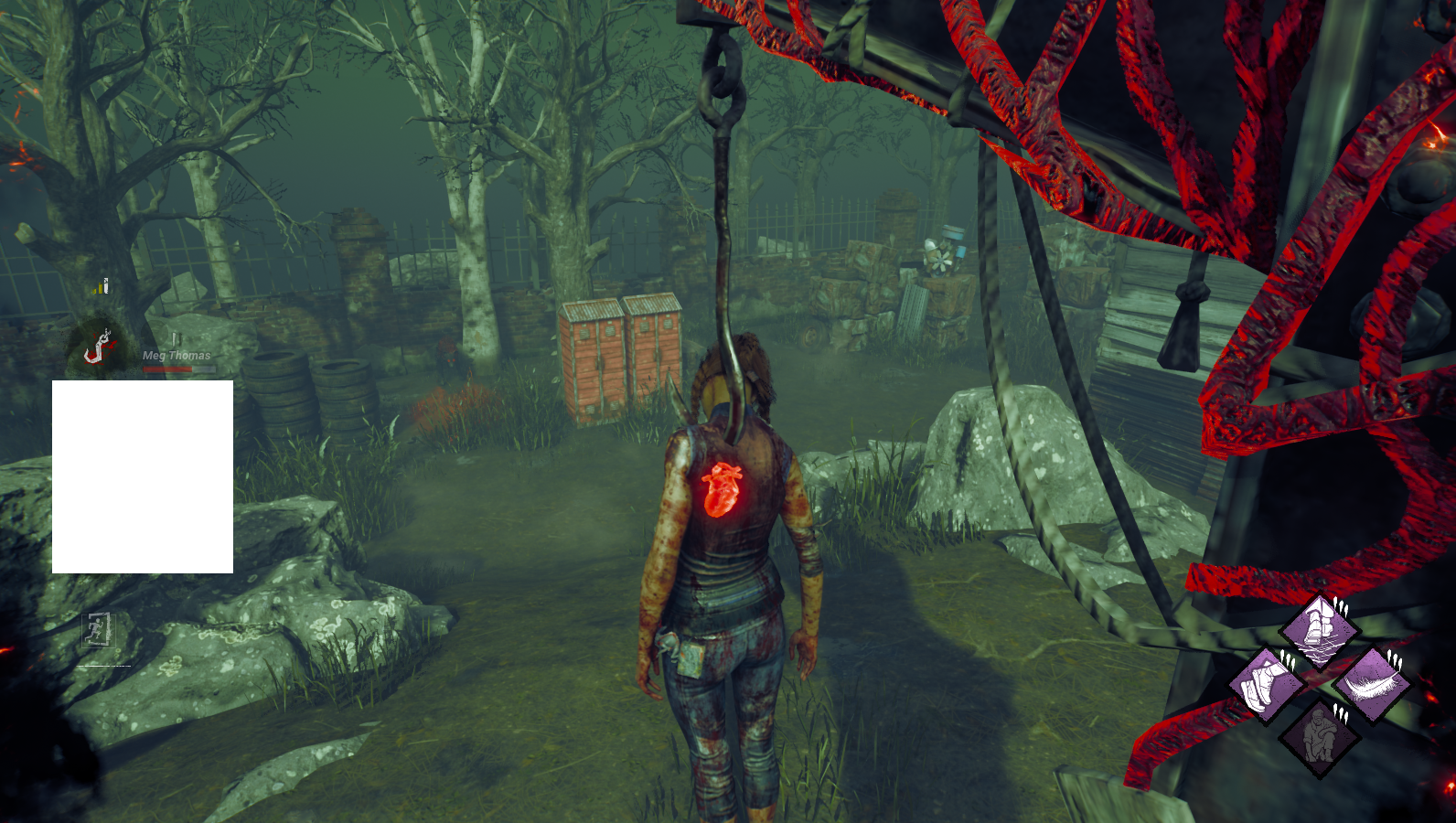Click the token tally marks on the feather perk

coord(1395,660)
